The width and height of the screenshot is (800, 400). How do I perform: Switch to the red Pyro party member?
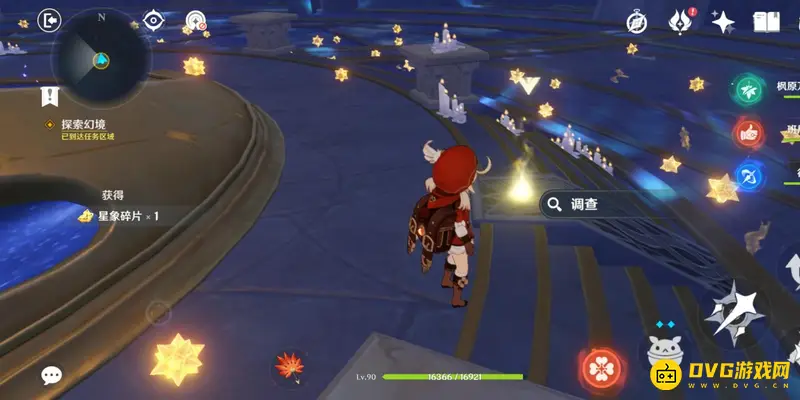[x=748, y=132]
